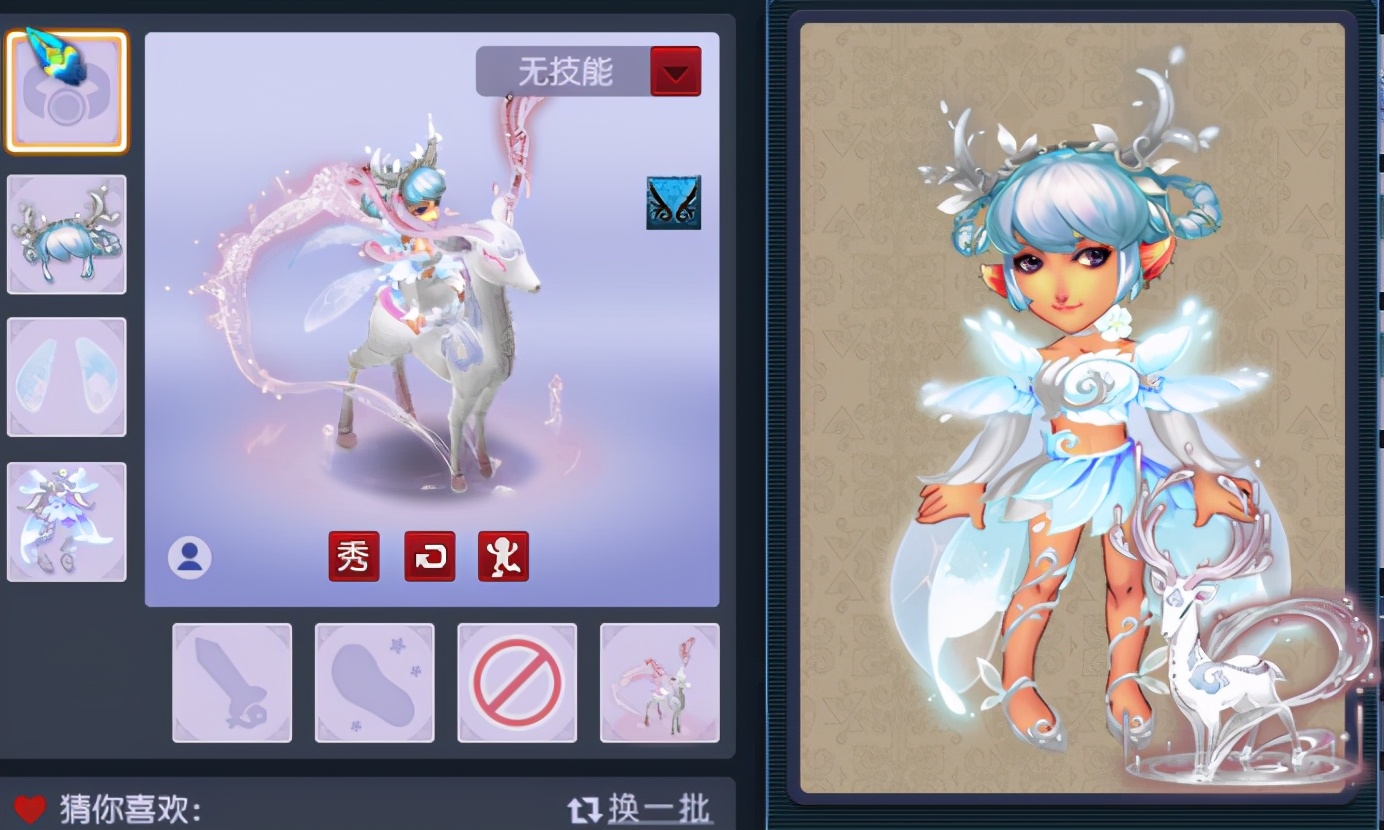Click the white deer mount slot icon

point(659,682)
